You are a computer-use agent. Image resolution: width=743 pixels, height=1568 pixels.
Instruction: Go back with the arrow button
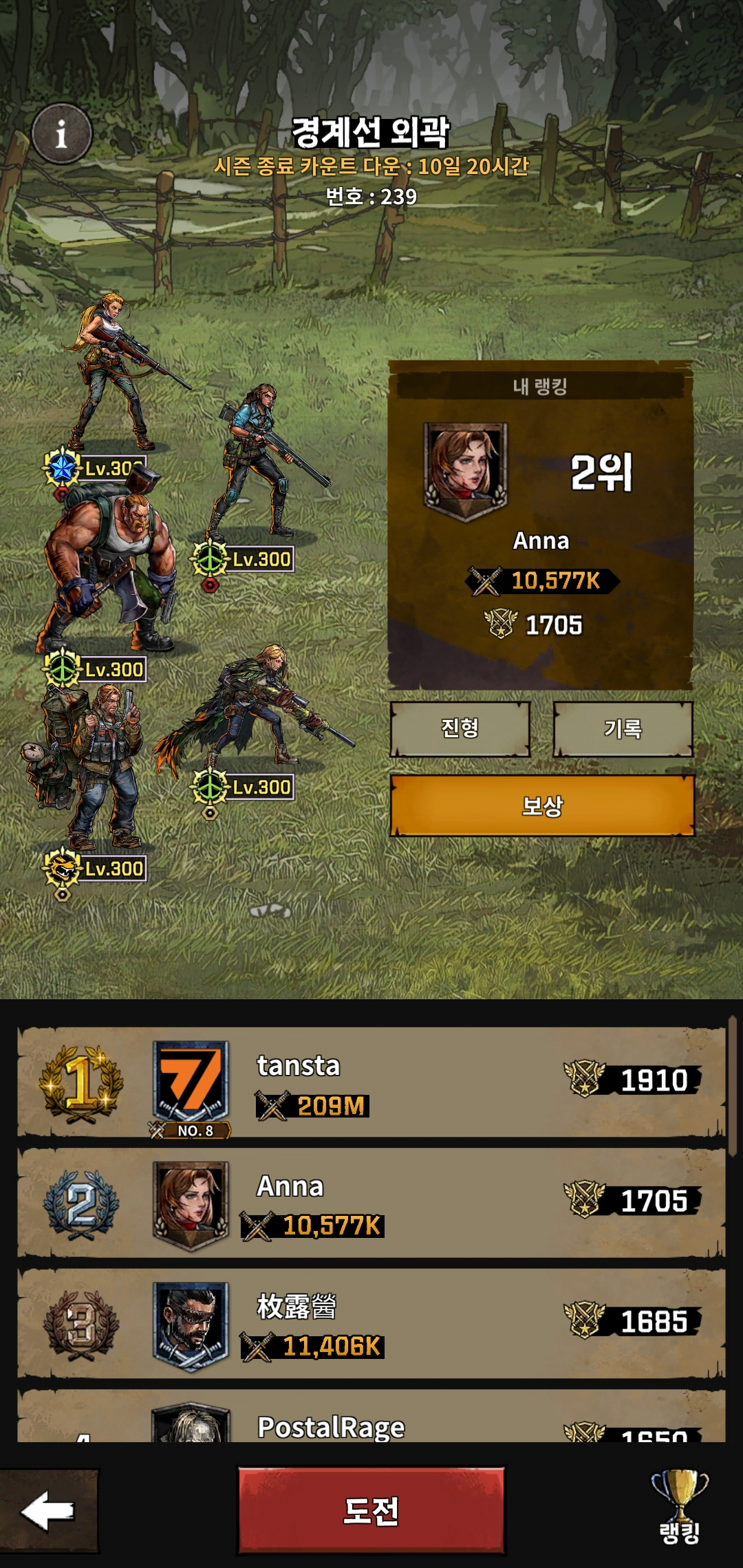[48, 1511]
